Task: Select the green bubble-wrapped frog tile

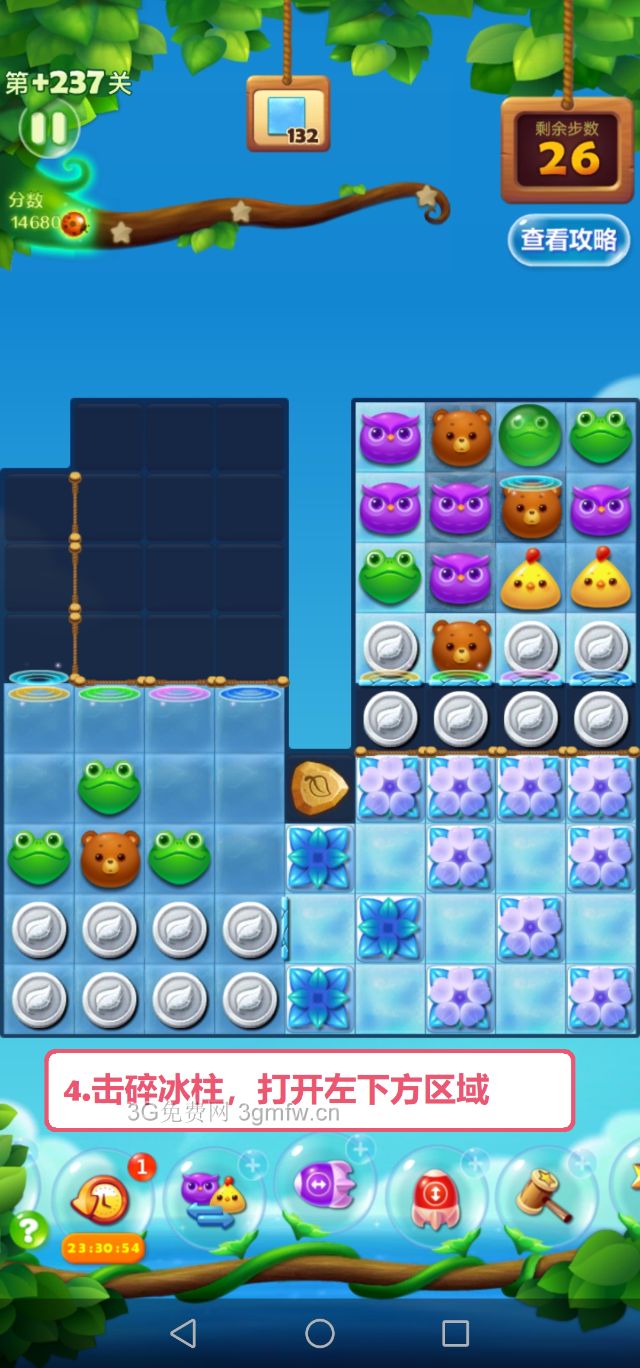Action: (x=530, y=435)
